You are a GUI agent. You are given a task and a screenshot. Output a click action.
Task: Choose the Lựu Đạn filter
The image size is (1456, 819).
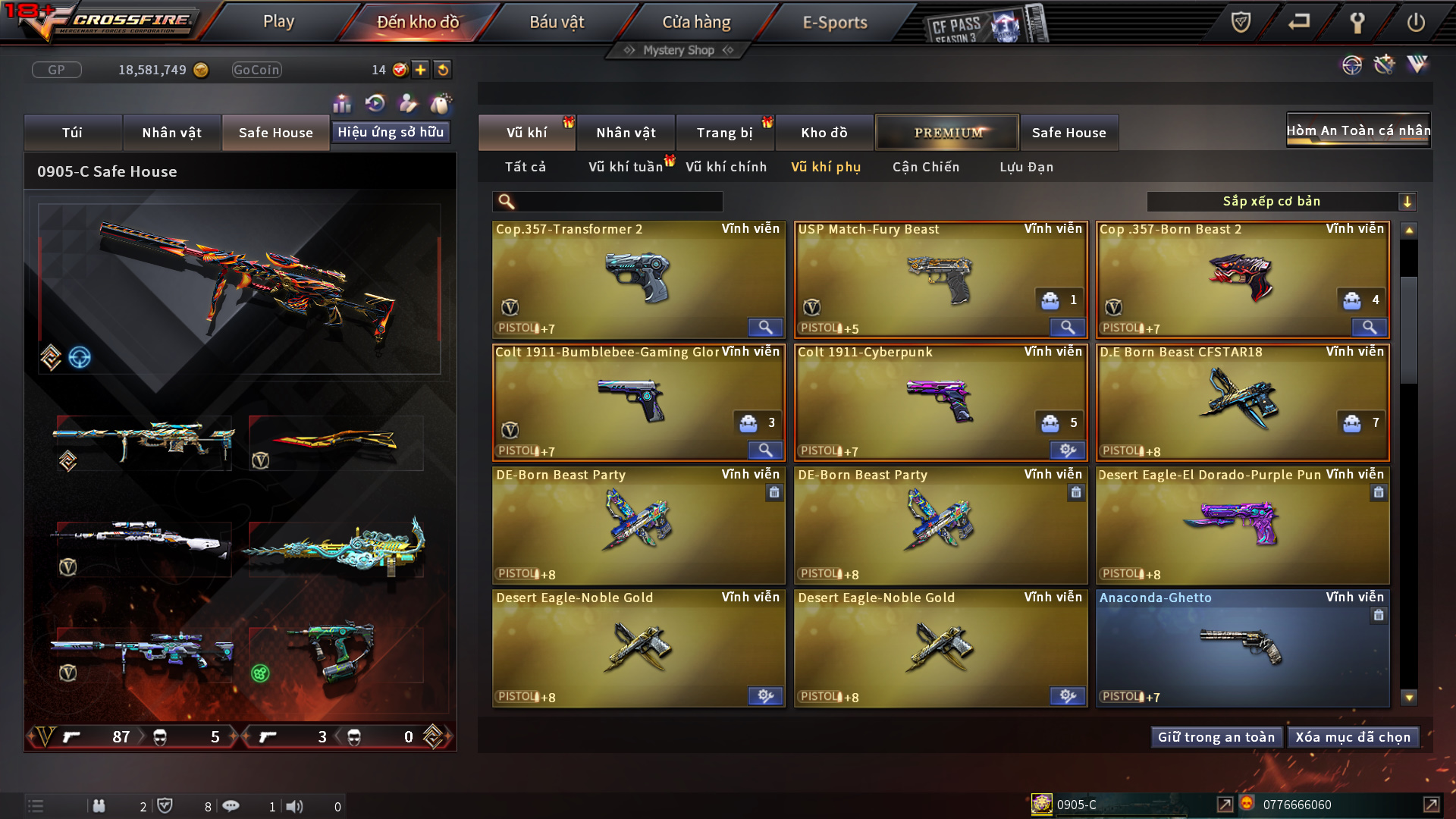pos(1026,167)
